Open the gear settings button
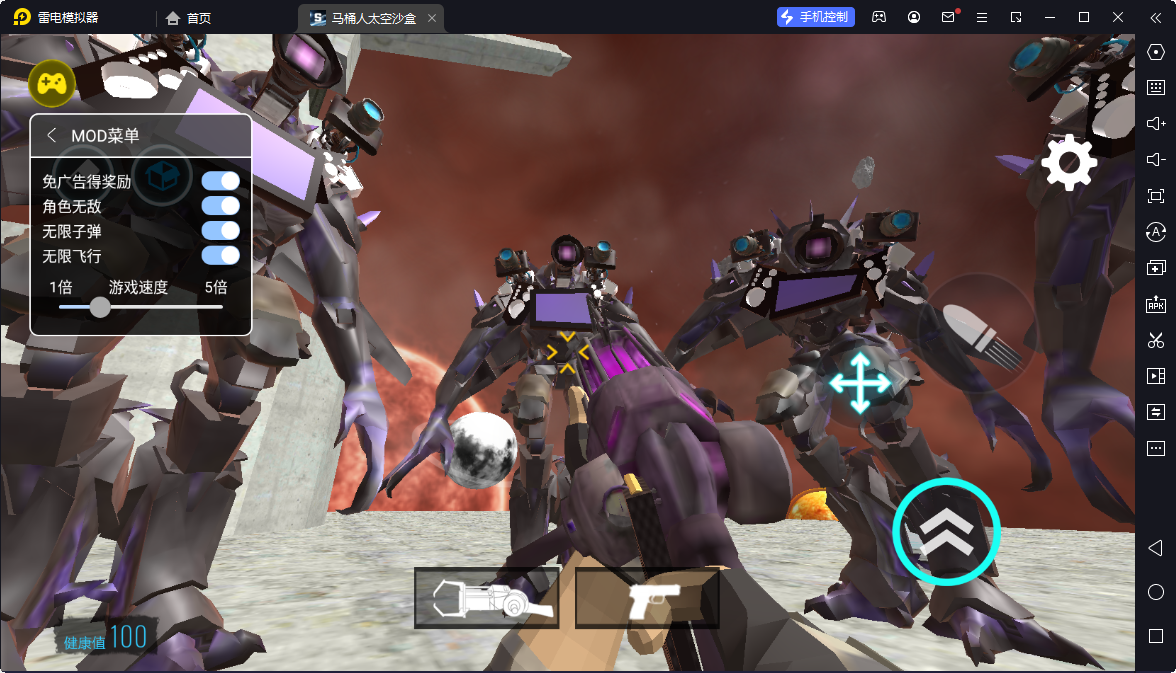 (1069, 162)
